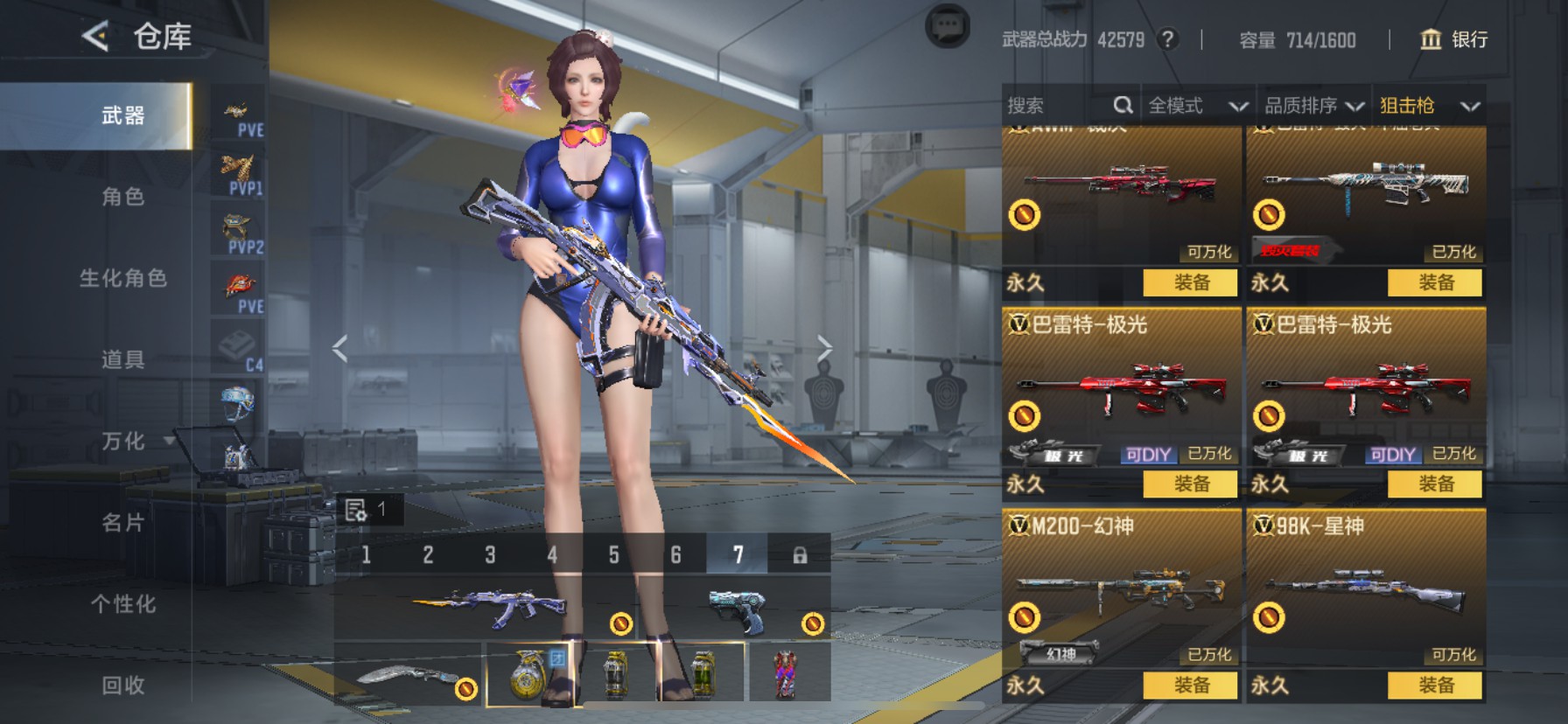
Task: Click the 搜索 weapon search field
Action: (1059, 106)
